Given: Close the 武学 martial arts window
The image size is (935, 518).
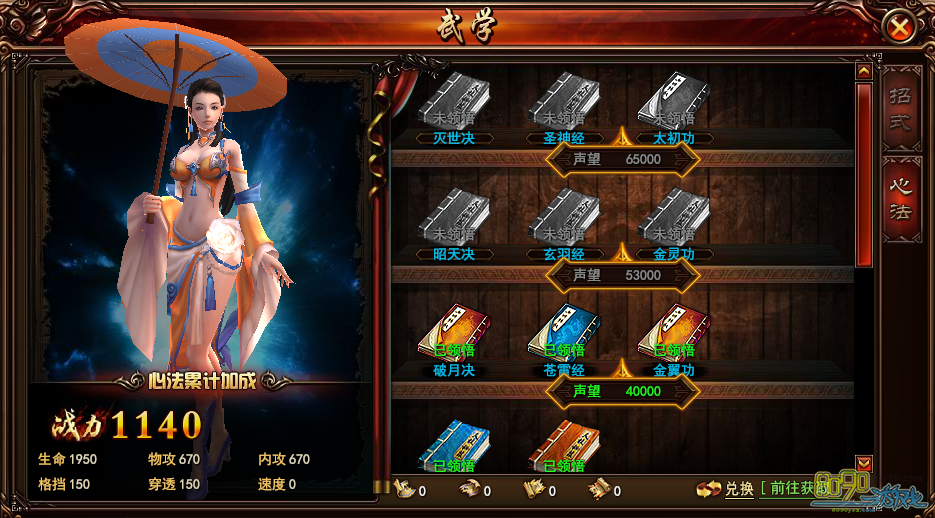Looking at the screenshot, I should click(900, 27).
